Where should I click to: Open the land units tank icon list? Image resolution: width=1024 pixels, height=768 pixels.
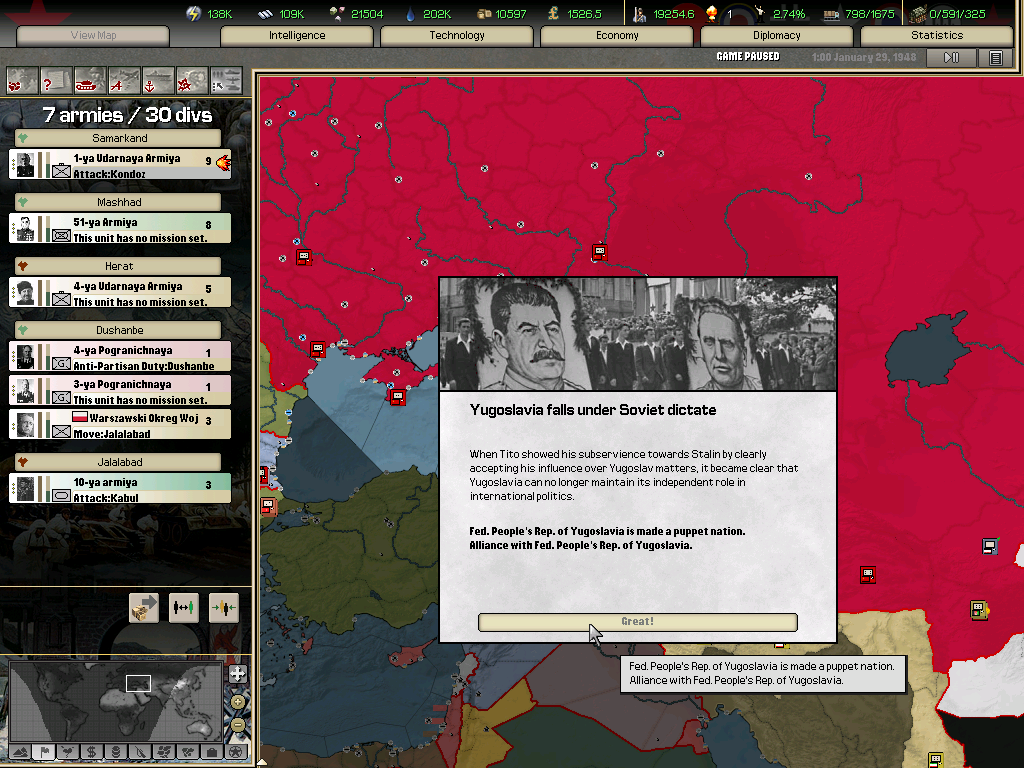90,79
